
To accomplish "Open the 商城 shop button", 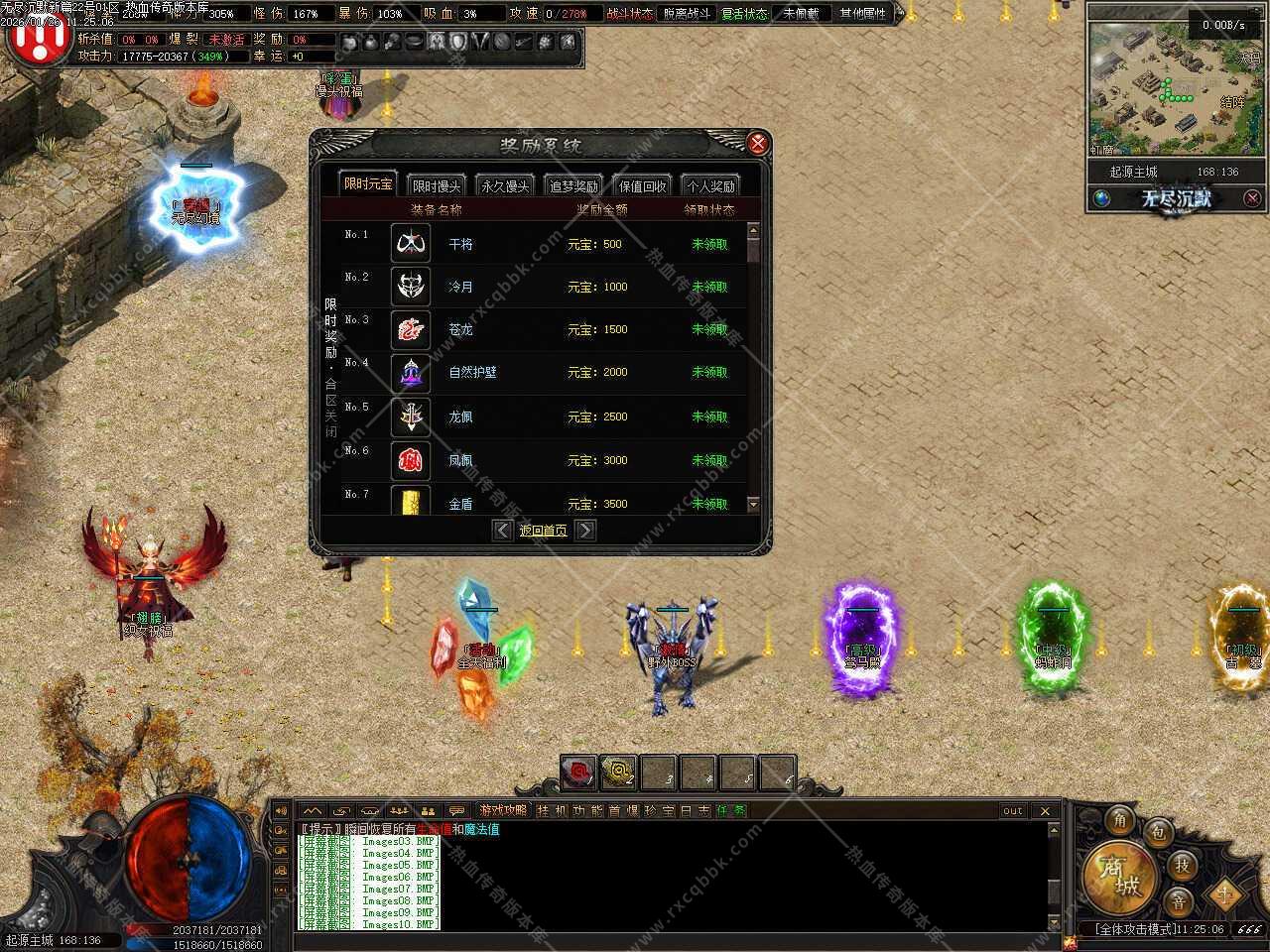I will 1119,875.
